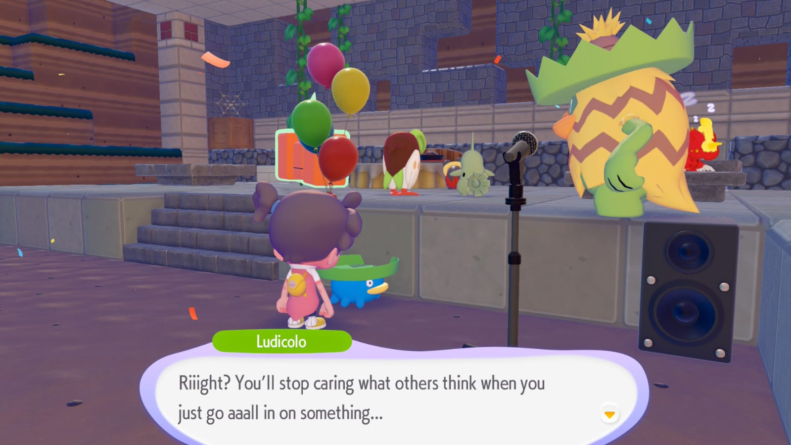
Task: Advance dialogue with the yellow arrow
Action: point(608,413)
